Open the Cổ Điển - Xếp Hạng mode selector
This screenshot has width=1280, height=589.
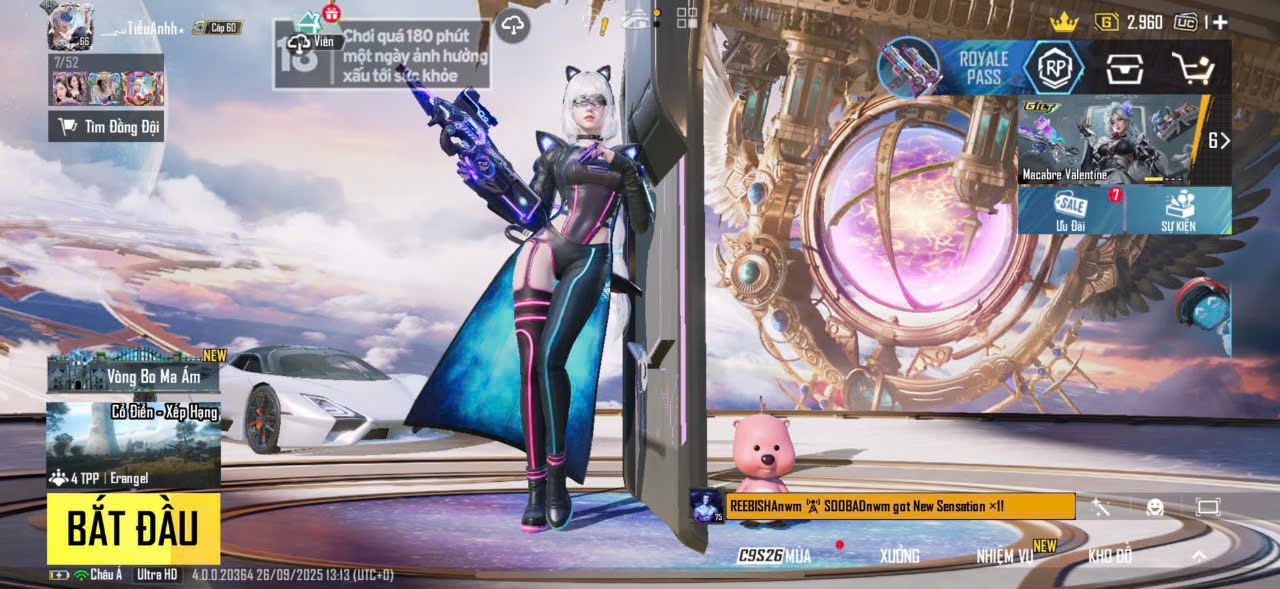point(133,445)
